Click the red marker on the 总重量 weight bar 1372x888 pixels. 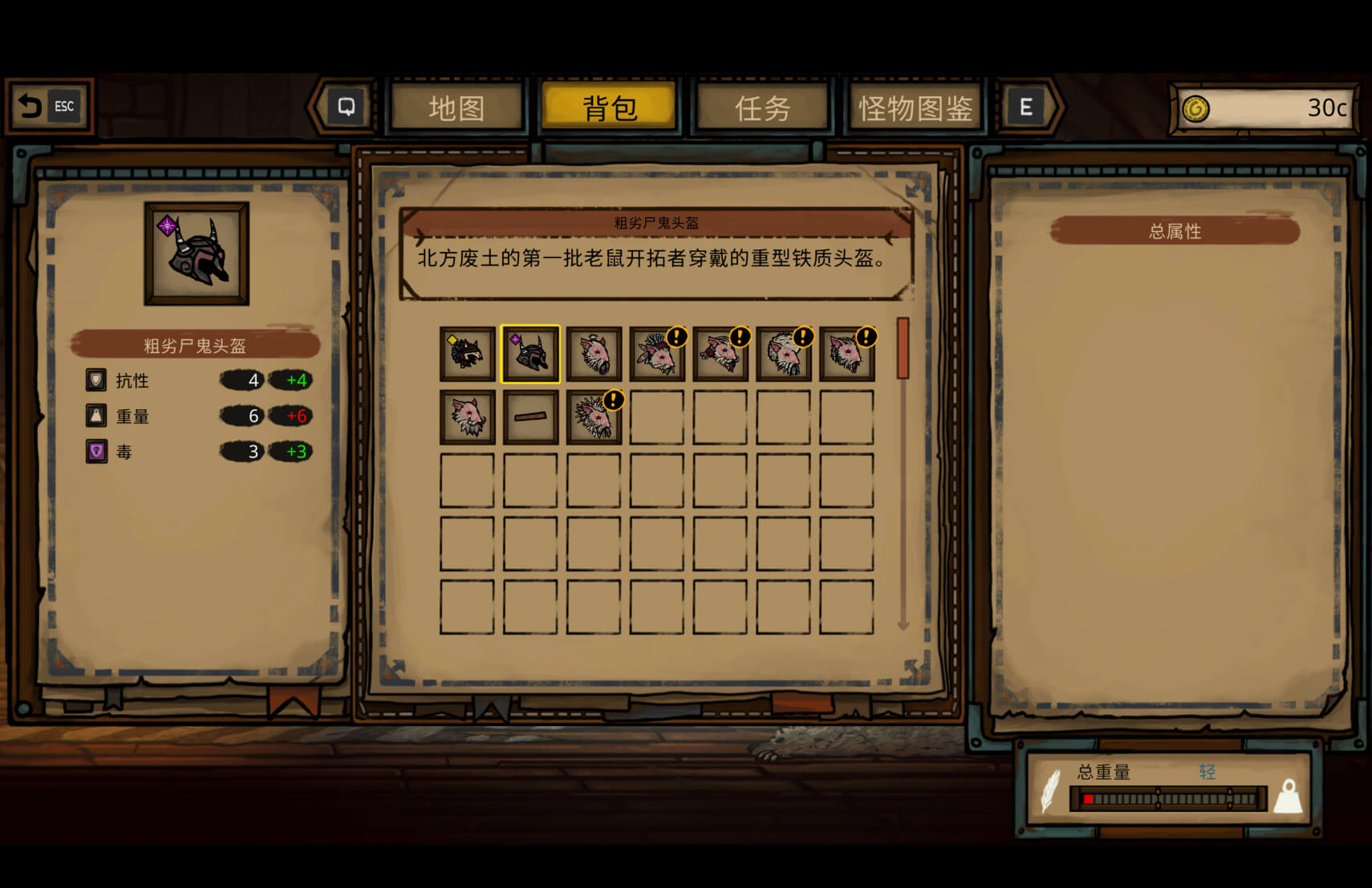pos(1089,799)
